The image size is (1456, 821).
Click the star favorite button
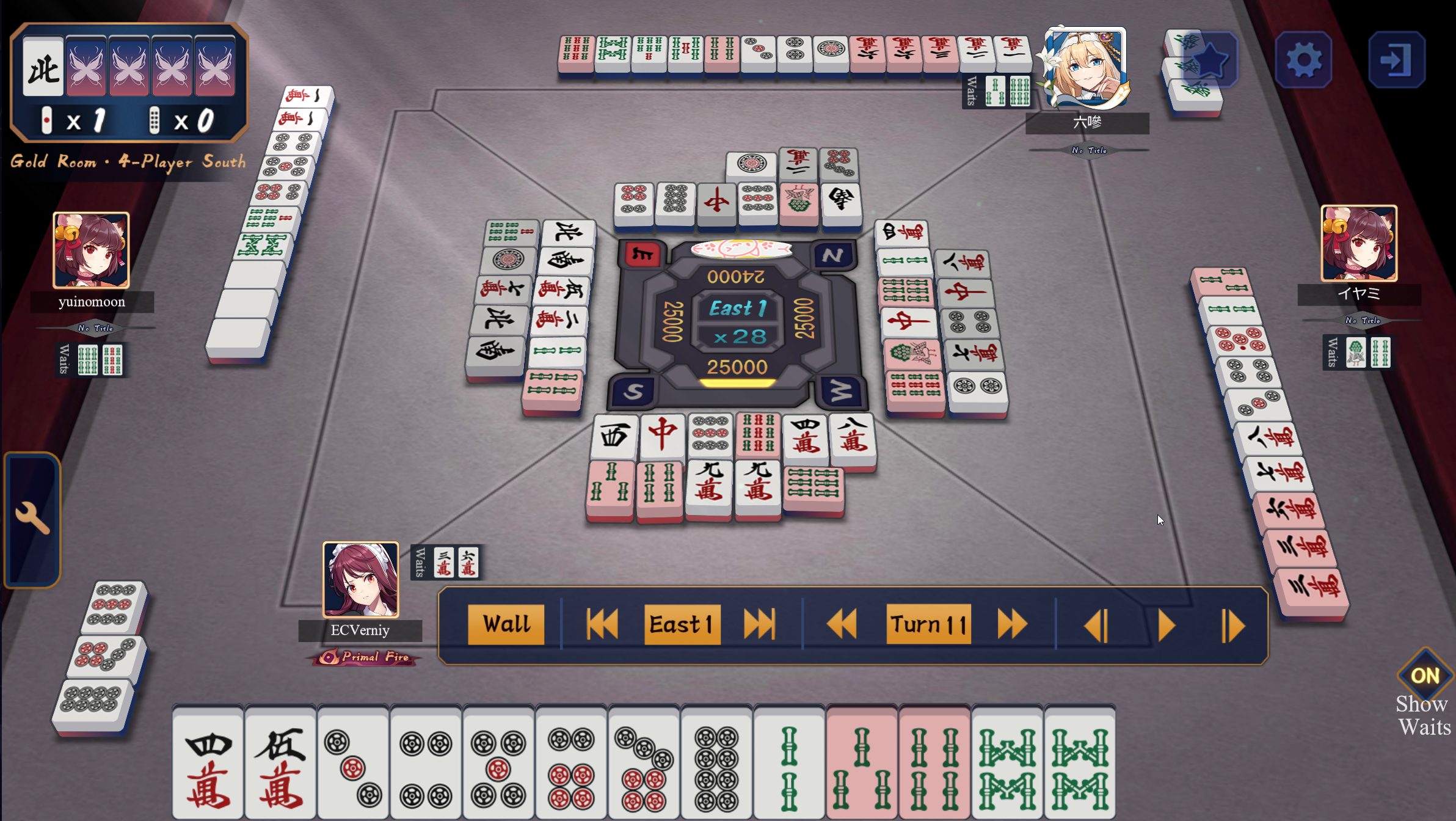coord(1210,60)
